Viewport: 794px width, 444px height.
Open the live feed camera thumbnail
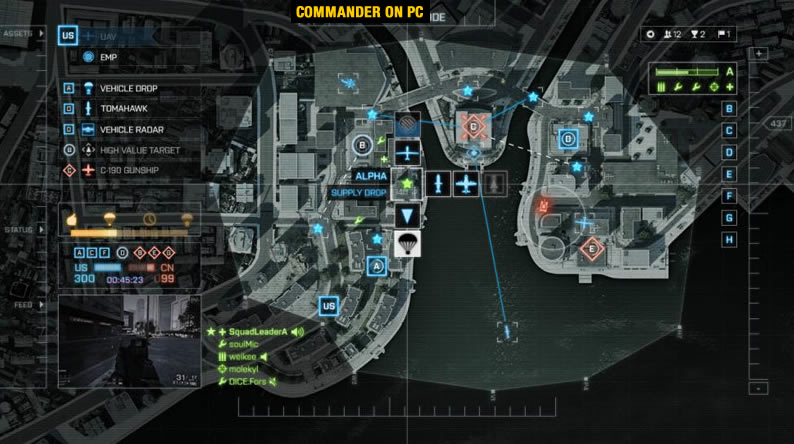pos(131,342)
